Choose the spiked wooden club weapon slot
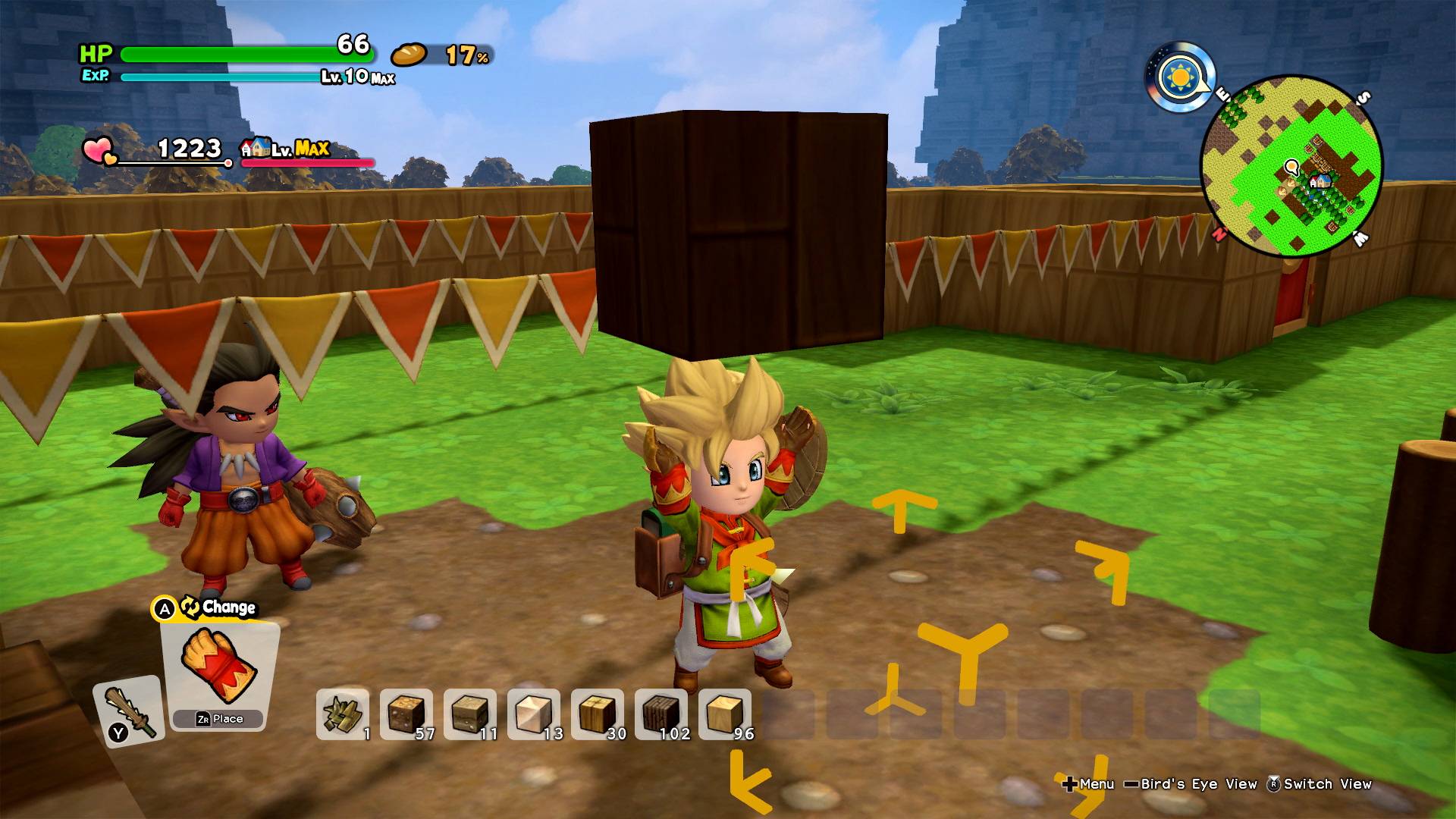Screen dimensions: 1456x819 pos(129,711)
